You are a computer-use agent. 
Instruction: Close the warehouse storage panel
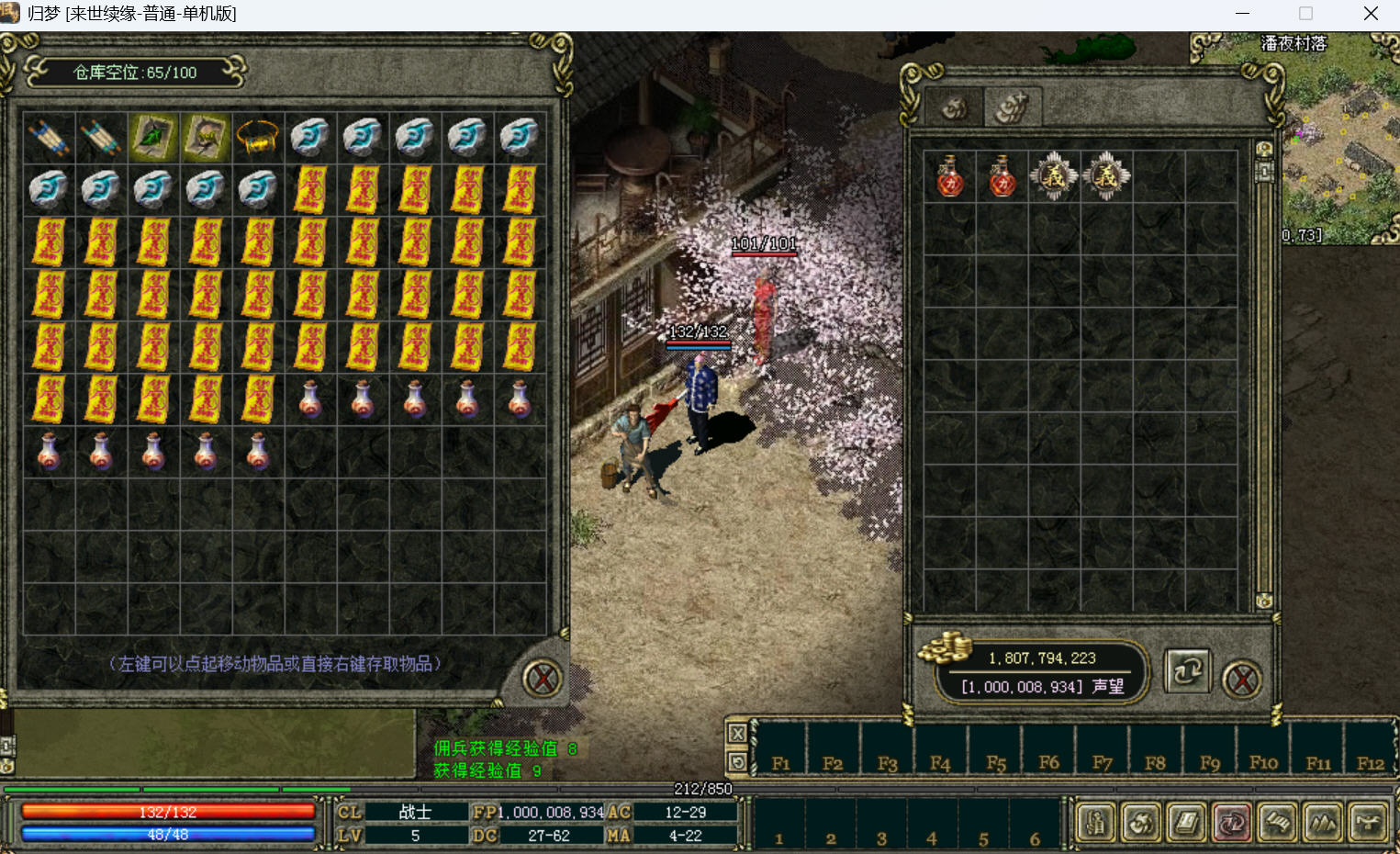[x=542, y=680]
